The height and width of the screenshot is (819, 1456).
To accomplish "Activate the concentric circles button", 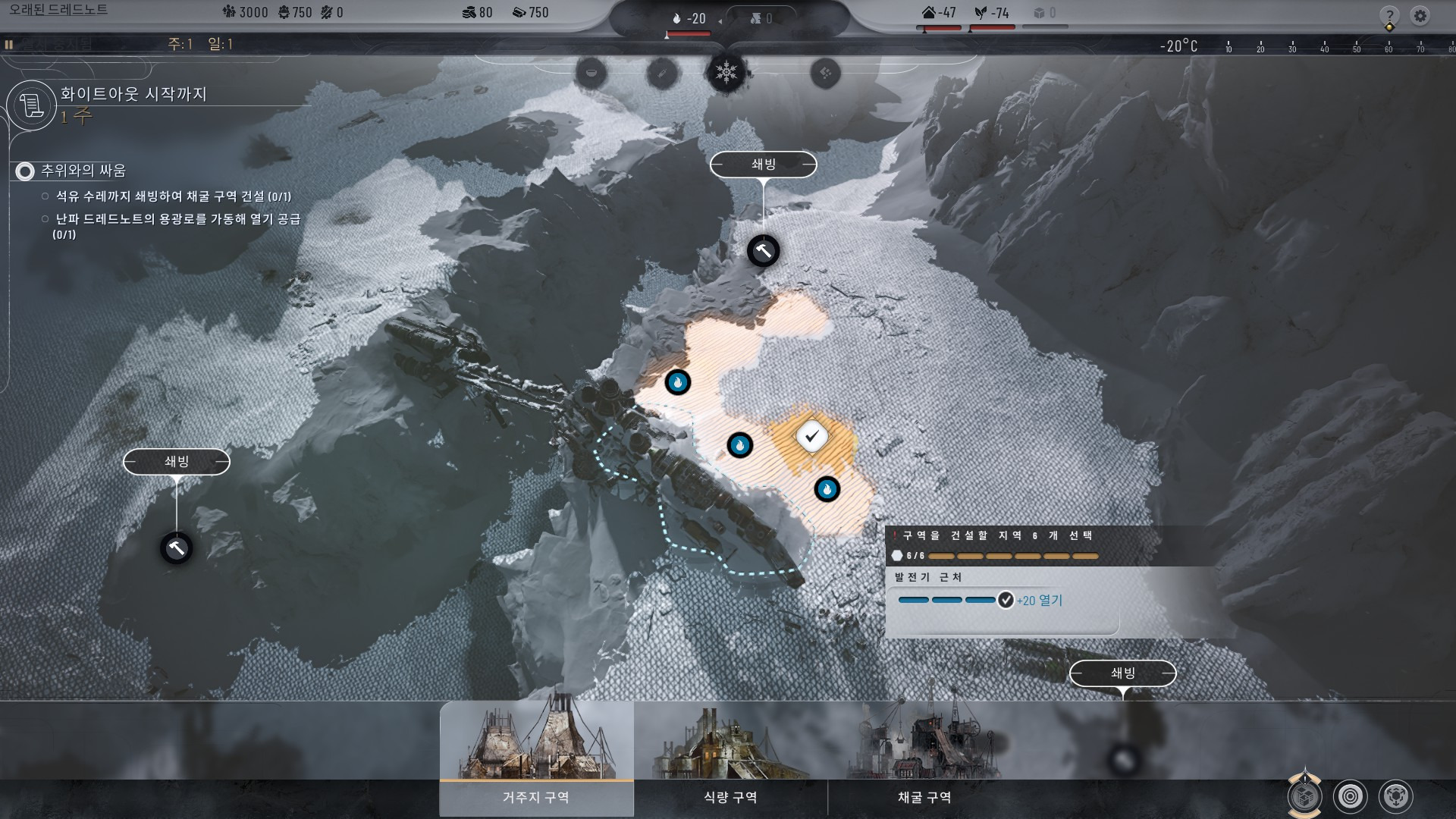I will tap(1350, 796).
